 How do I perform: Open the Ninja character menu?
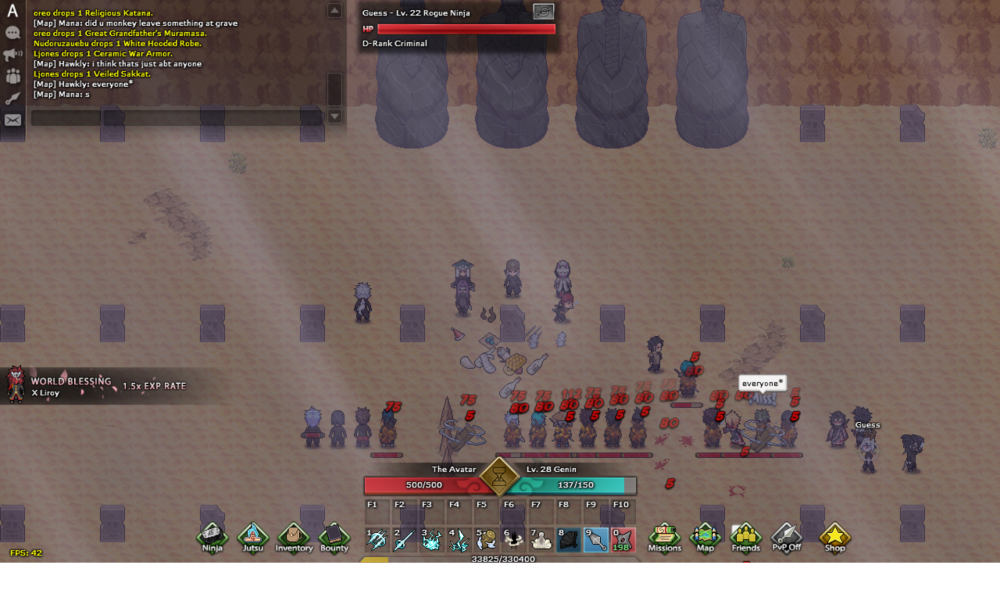[212, 537]
